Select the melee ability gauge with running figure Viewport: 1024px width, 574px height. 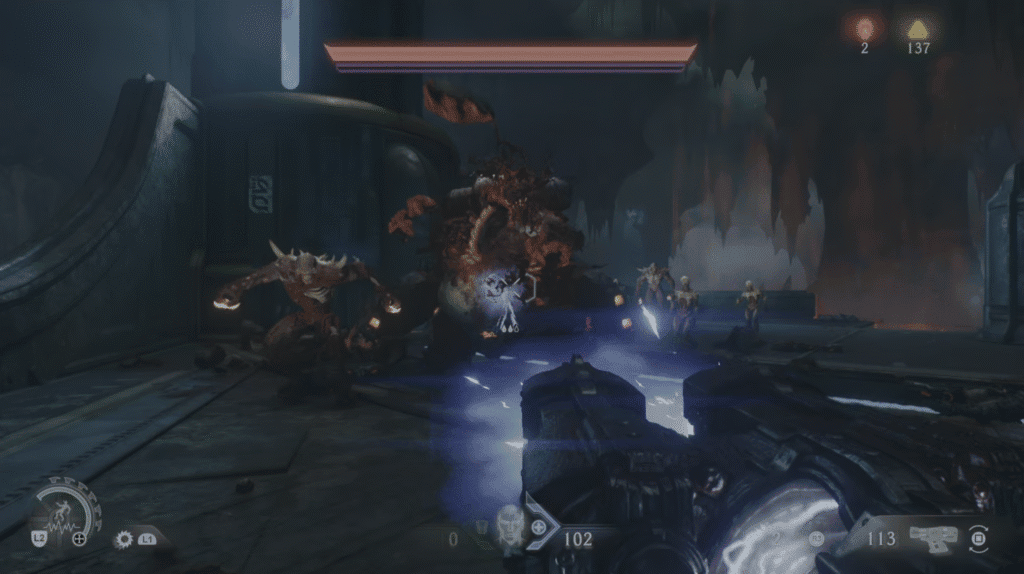[64, 511]
